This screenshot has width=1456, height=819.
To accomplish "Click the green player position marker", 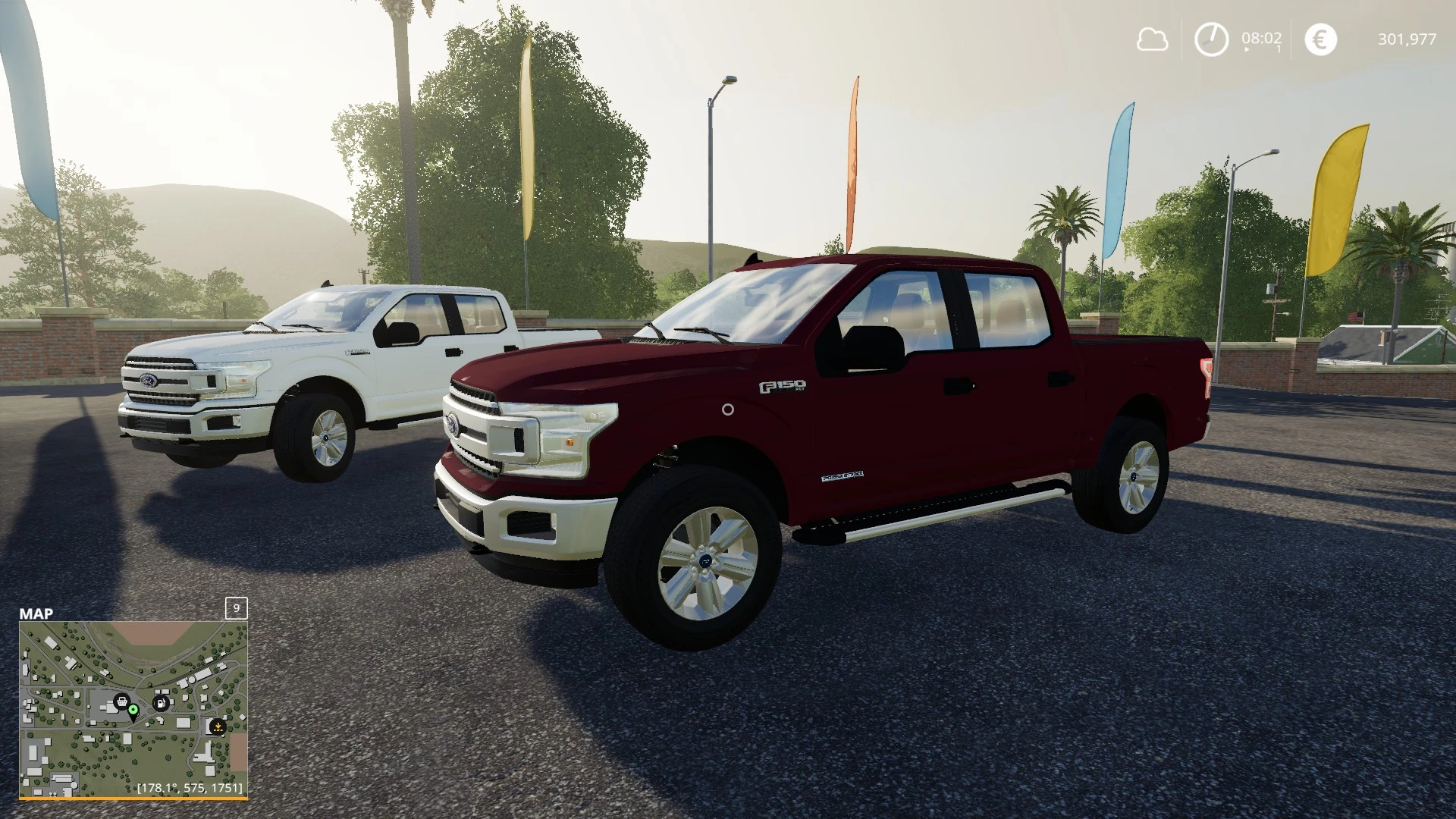I will pyautogui.click(x=133, y=710).
